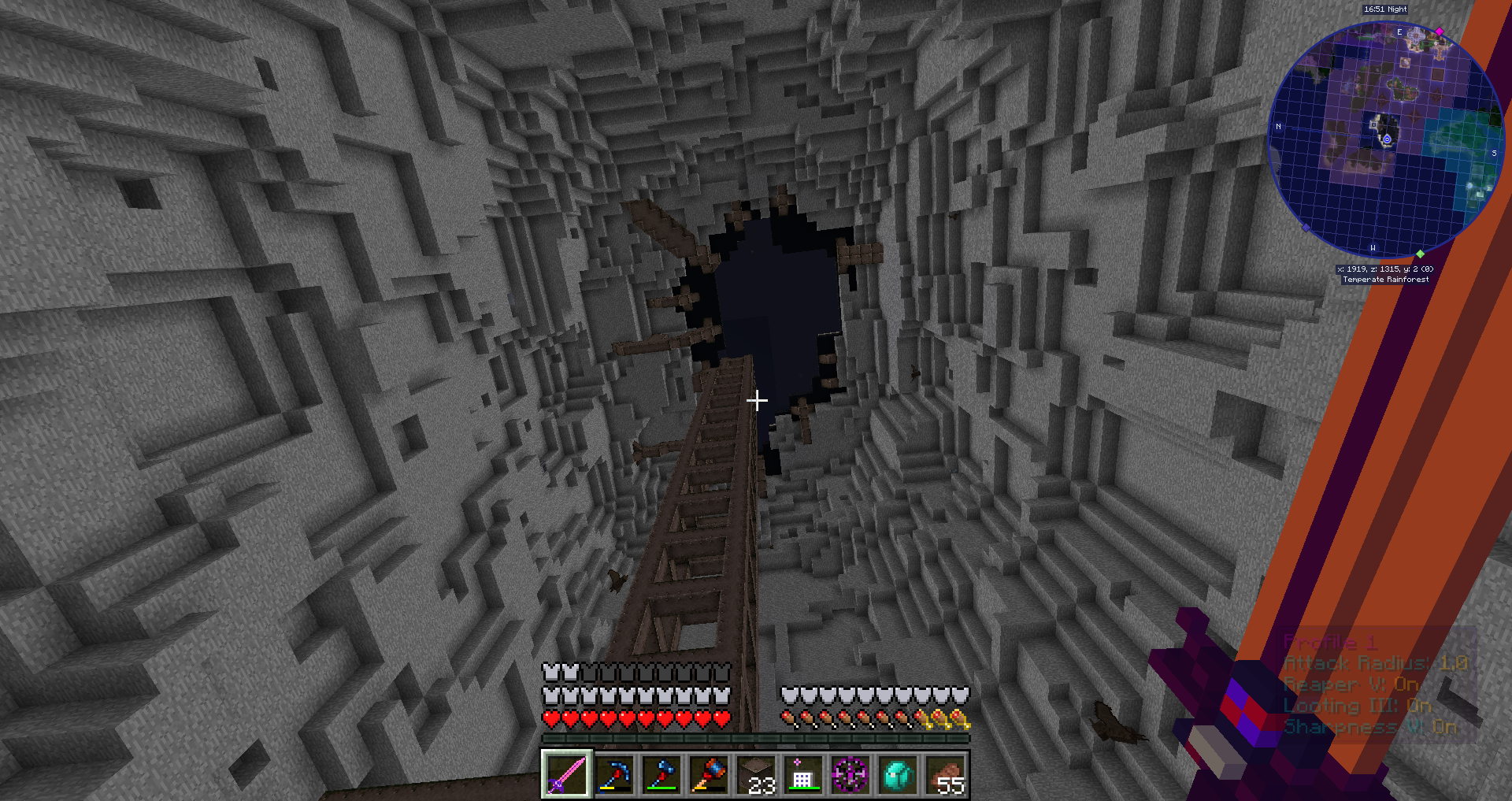Choose the purple circular sigil item
The height and width of the screenshot is (801, 1512).
click(x=850, y=774)
